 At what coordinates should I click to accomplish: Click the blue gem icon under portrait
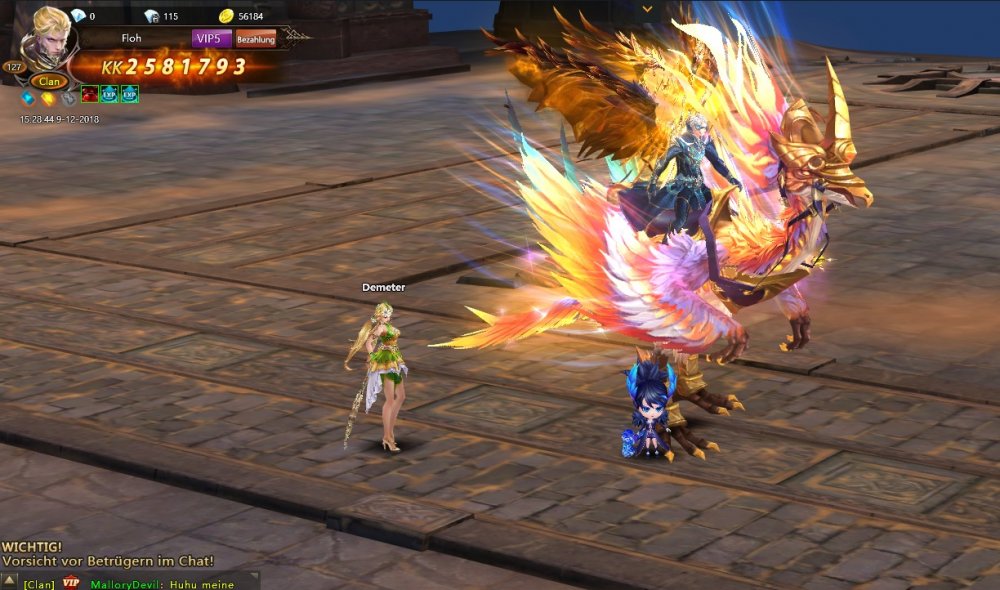28,98
